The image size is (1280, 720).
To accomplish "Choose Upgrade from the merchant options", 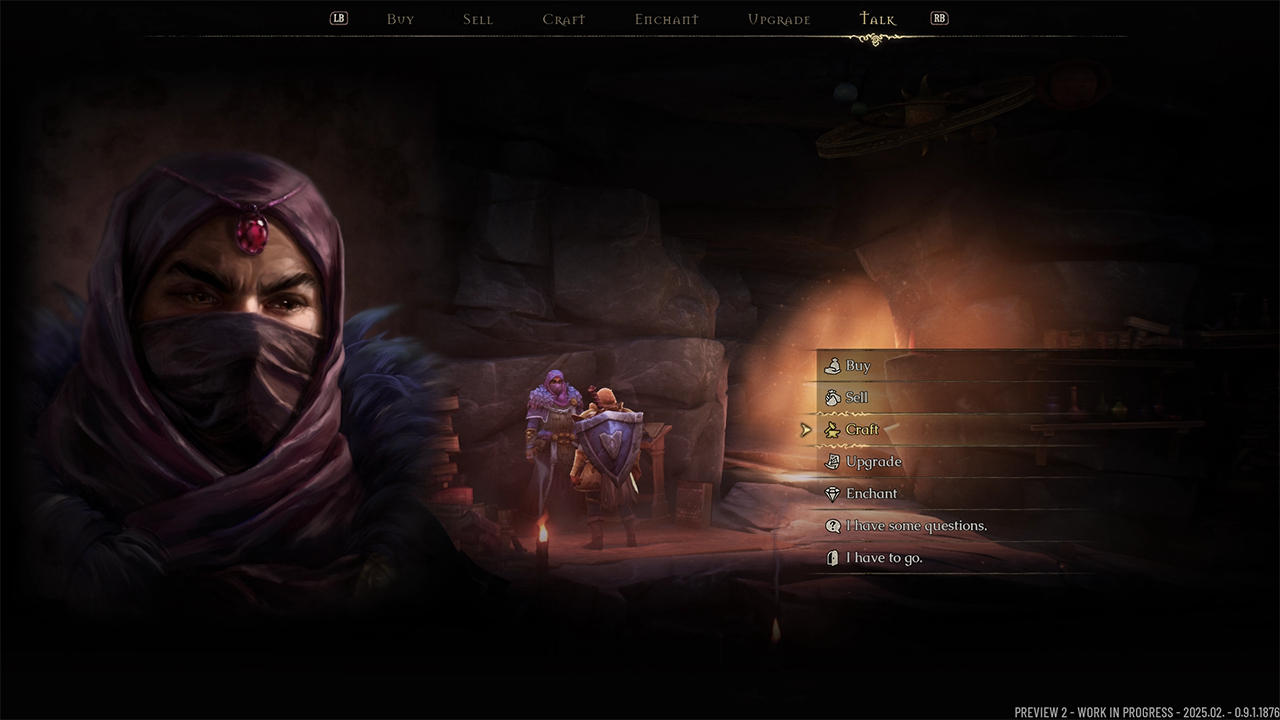I will (x=873, y=462).
